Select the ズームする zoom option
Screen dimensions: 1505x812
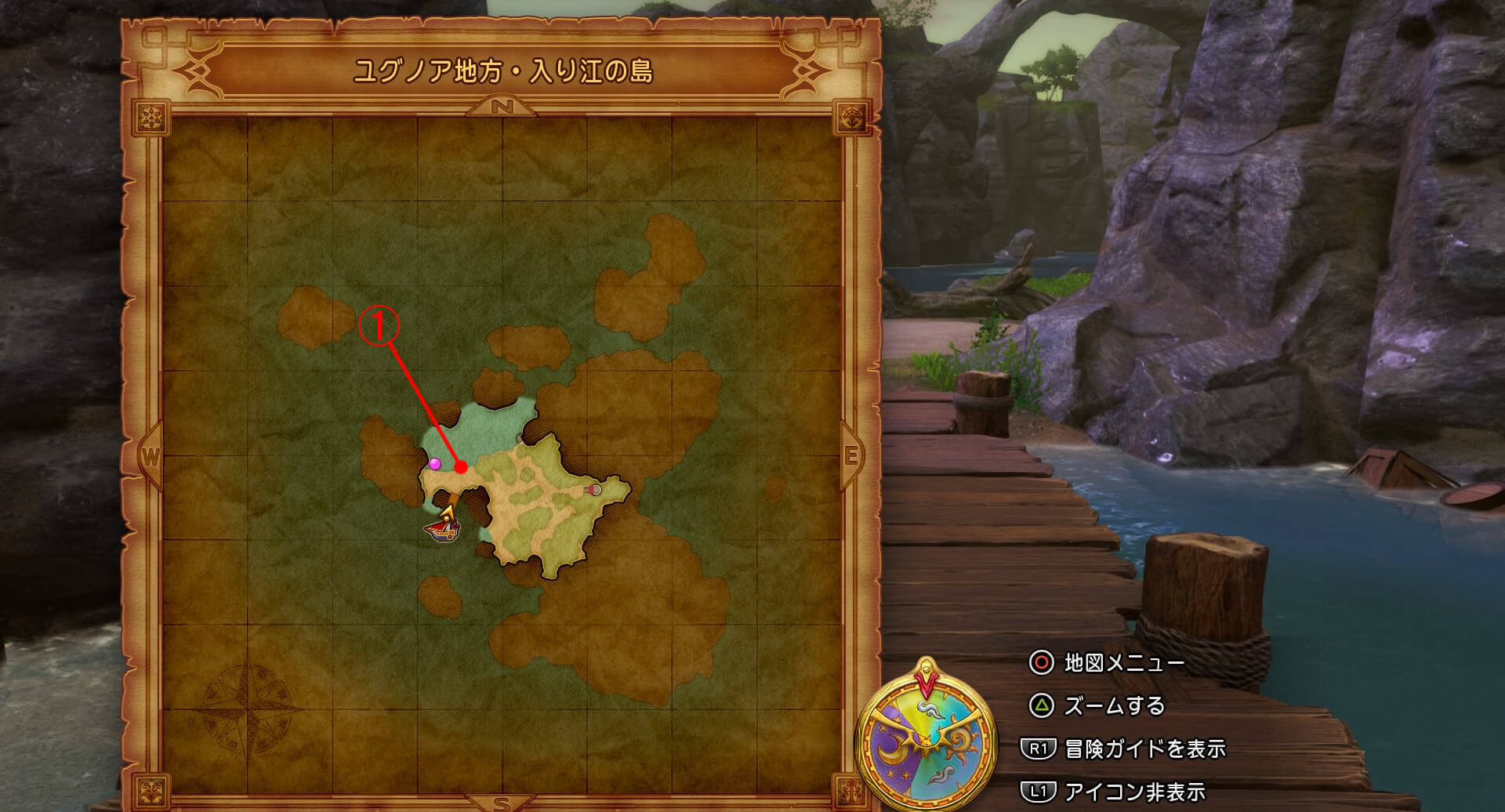click(x=1113, y=706)
